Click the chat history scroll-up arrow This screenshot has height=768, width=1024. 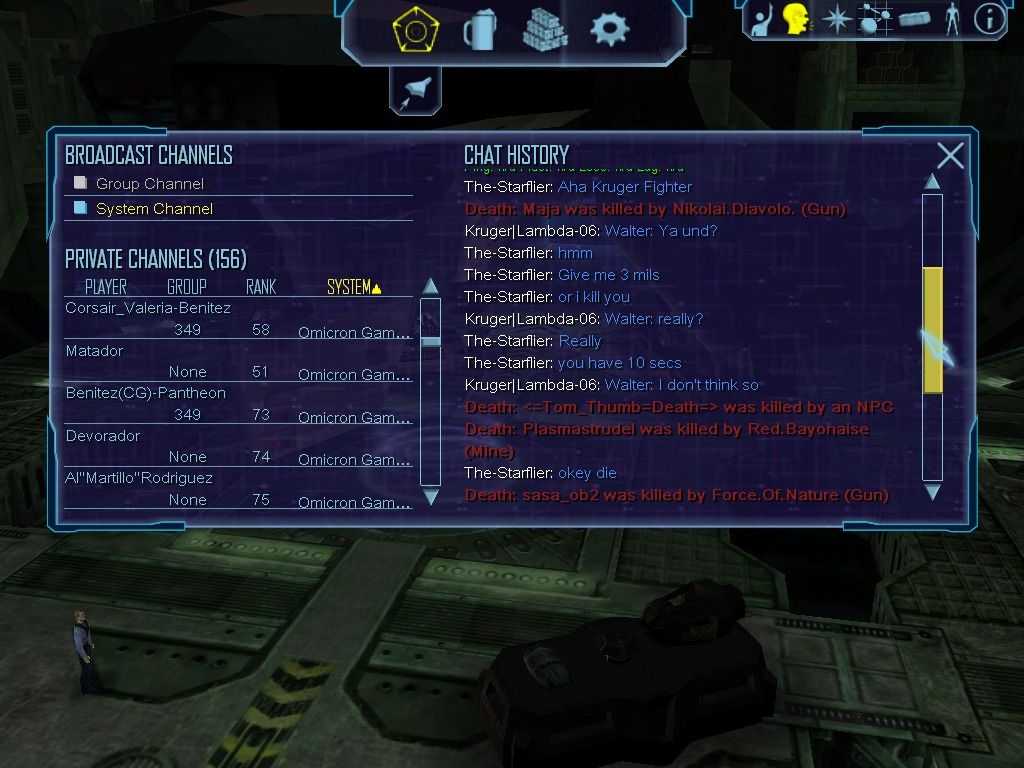click(932, 182)
